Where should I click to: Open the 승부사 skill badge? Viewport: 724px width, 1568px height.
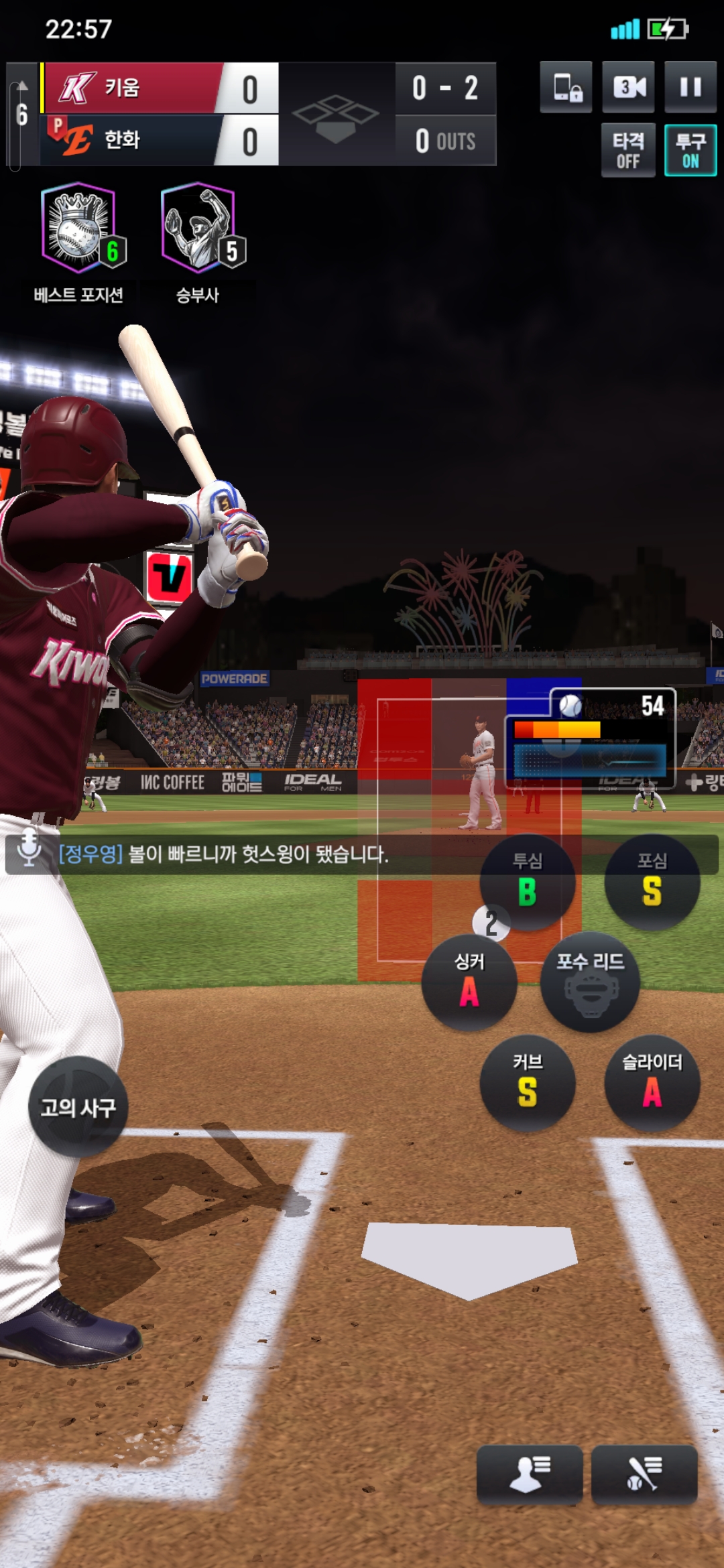198,229
